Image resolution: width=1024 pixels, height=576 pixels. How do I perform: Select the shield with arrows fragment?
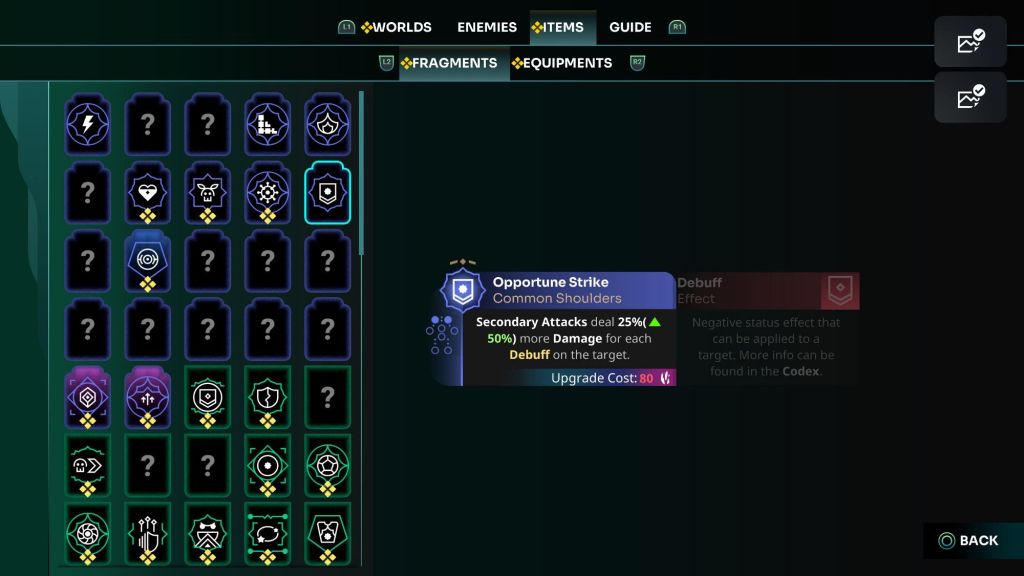[x=148, y=530]
